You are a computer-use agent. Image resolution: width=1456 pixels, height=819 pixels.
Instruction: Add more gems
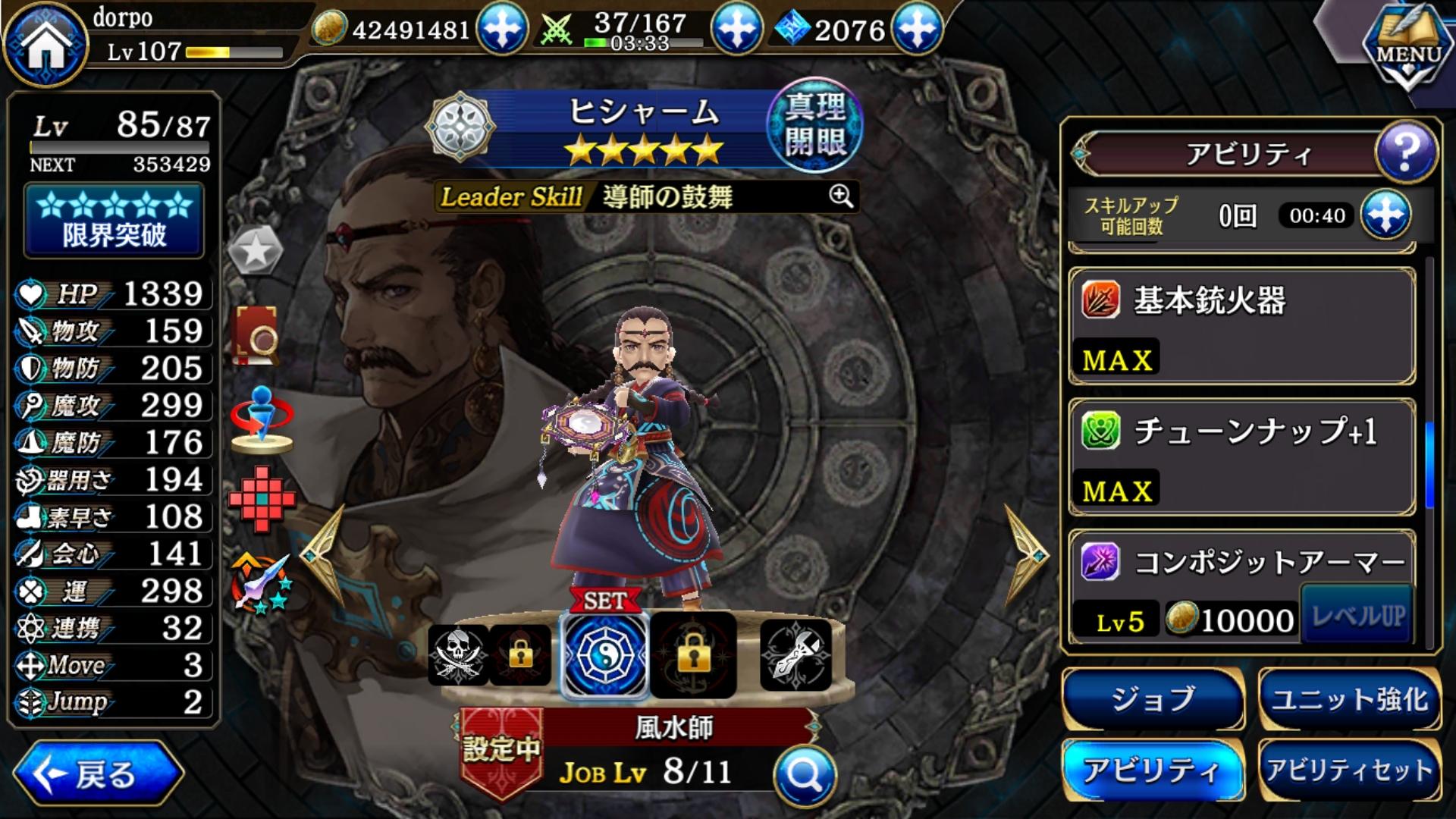click(917, 30)
